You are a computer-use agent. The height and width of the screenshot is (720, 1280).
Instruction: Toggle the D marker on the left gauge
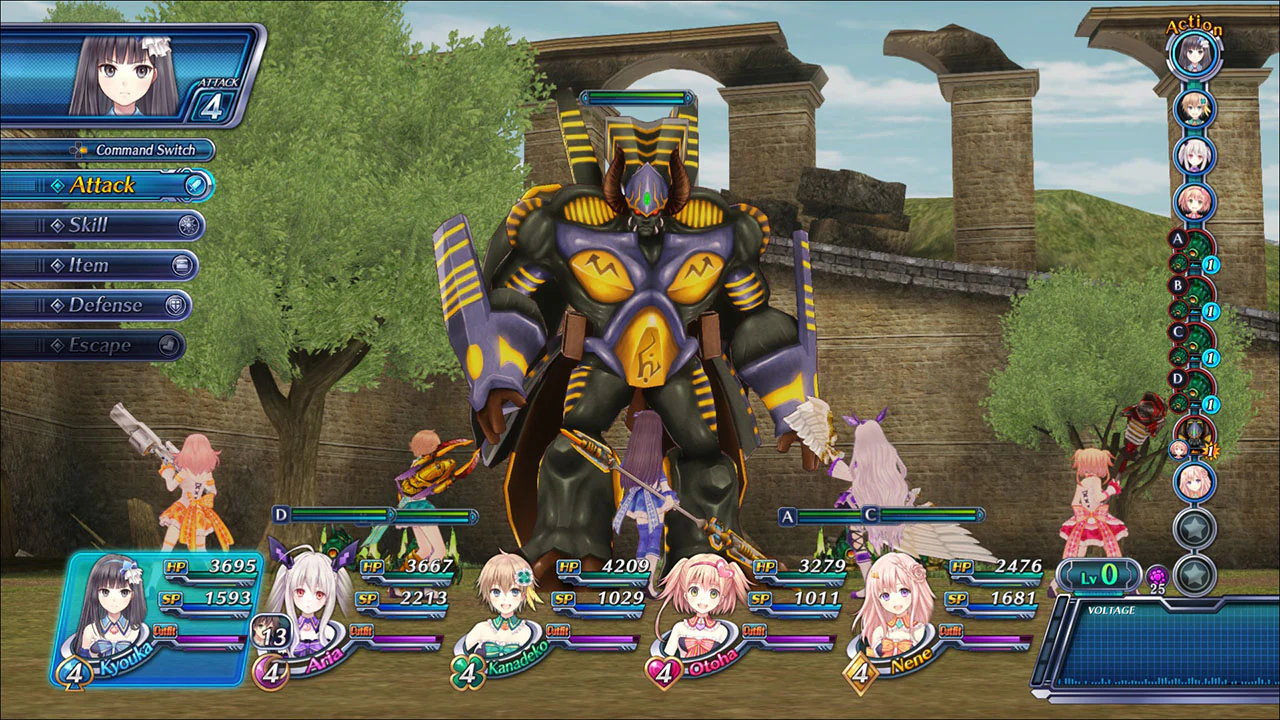click(280, 513)
